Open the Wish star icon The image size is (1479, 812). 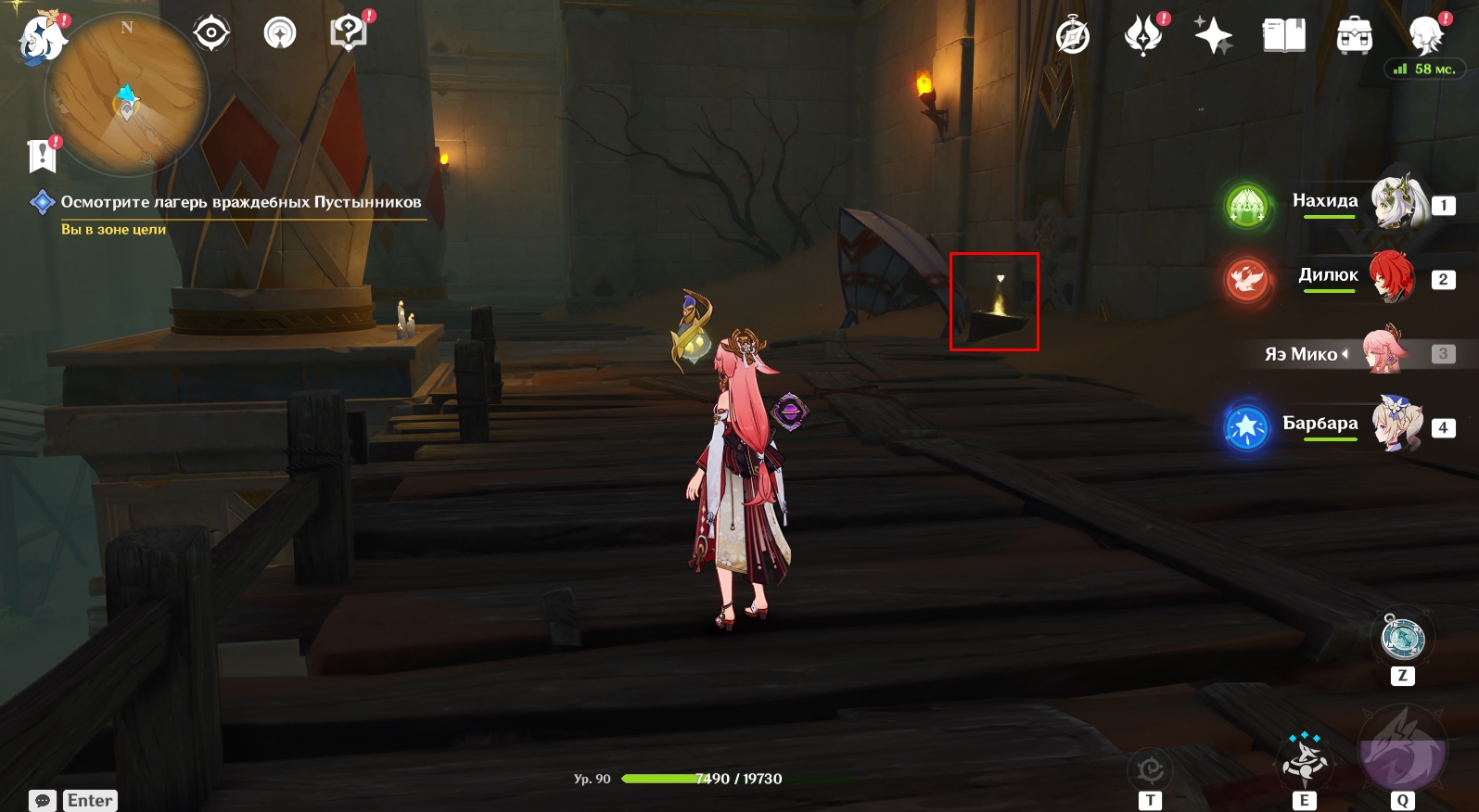click(x=1213, y=36)
